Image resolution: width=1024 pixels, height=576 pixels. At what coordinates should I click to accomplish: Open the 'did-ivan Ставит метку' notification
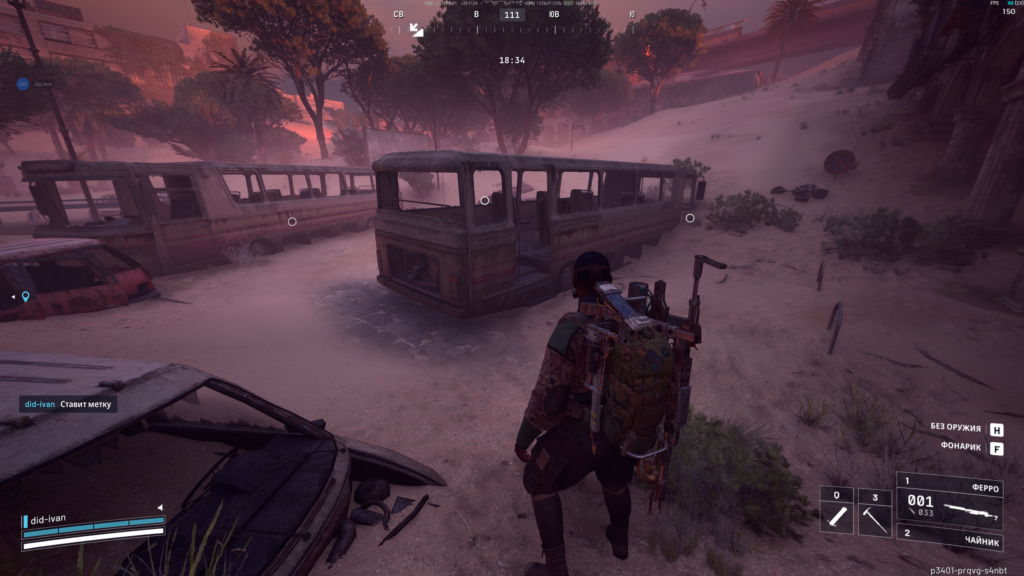click(69, 404)
